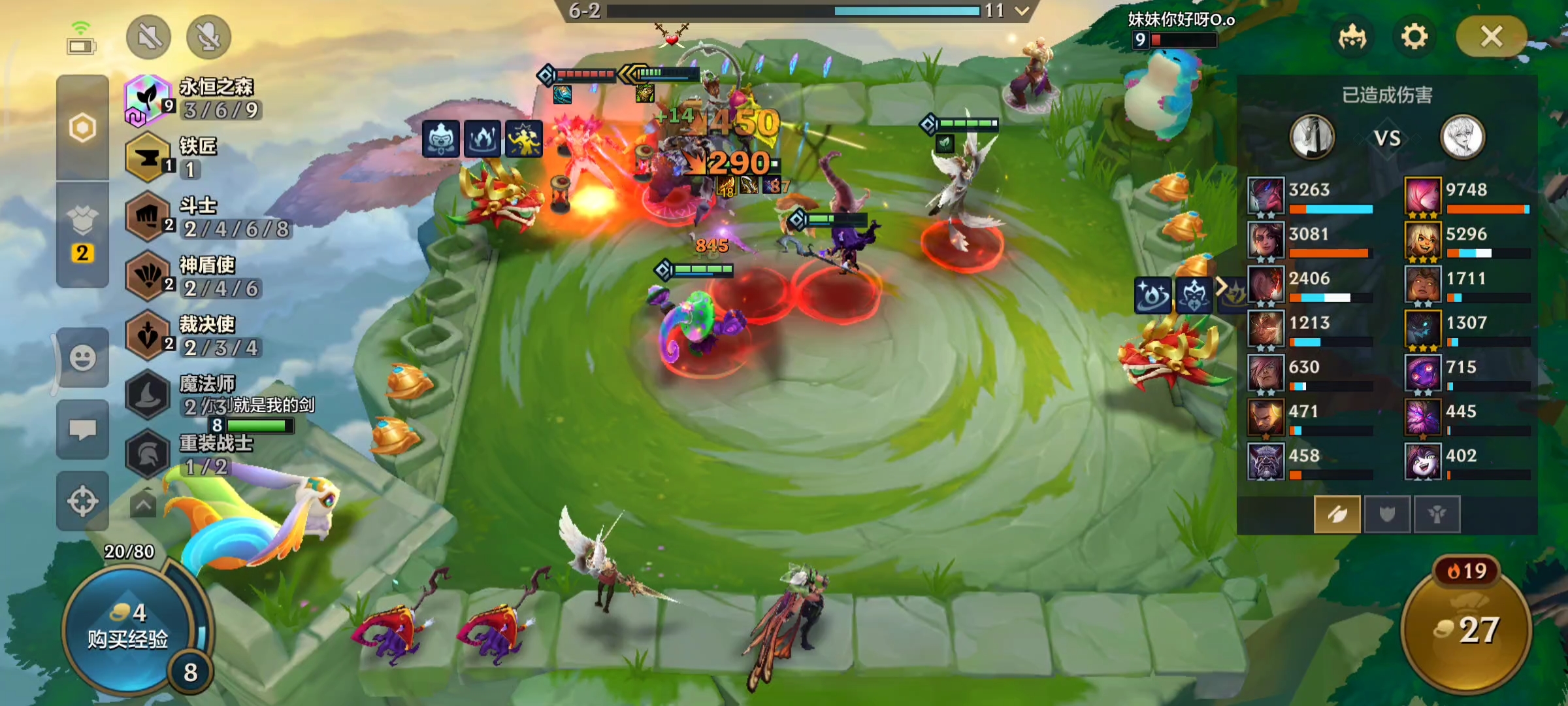1568x706 pixels.
Task: Buy experience for 4 gold
Action: coord(127,629)
